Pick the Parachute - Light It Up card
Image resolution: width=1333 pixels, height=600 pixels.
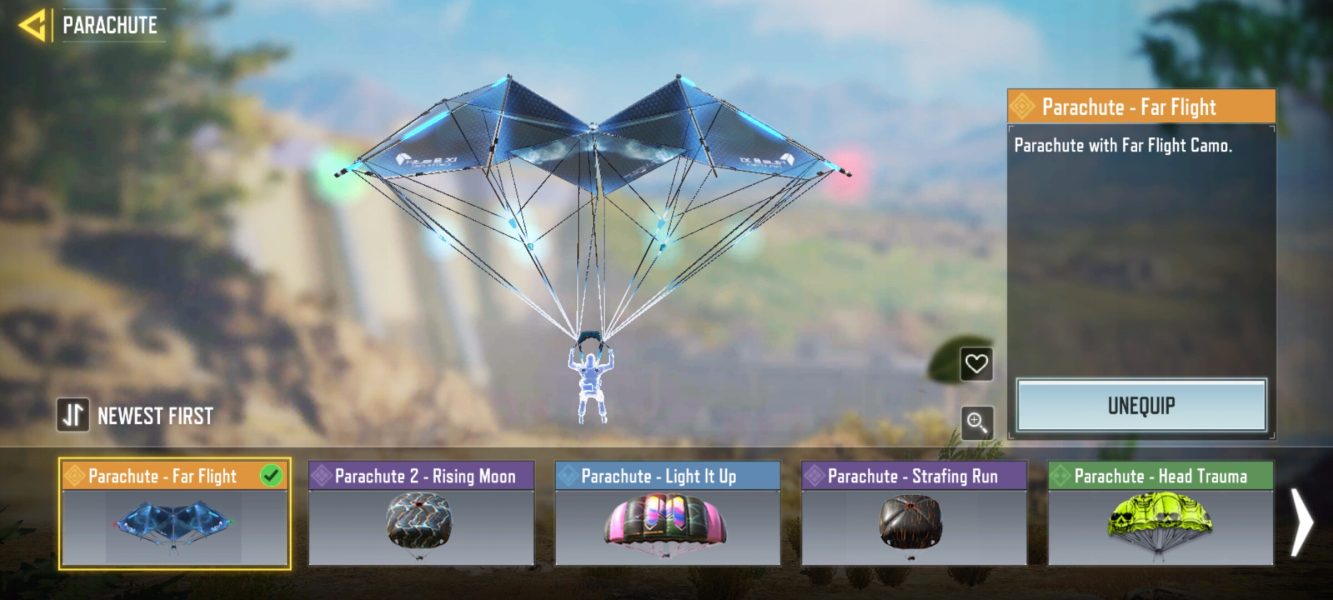667,514
